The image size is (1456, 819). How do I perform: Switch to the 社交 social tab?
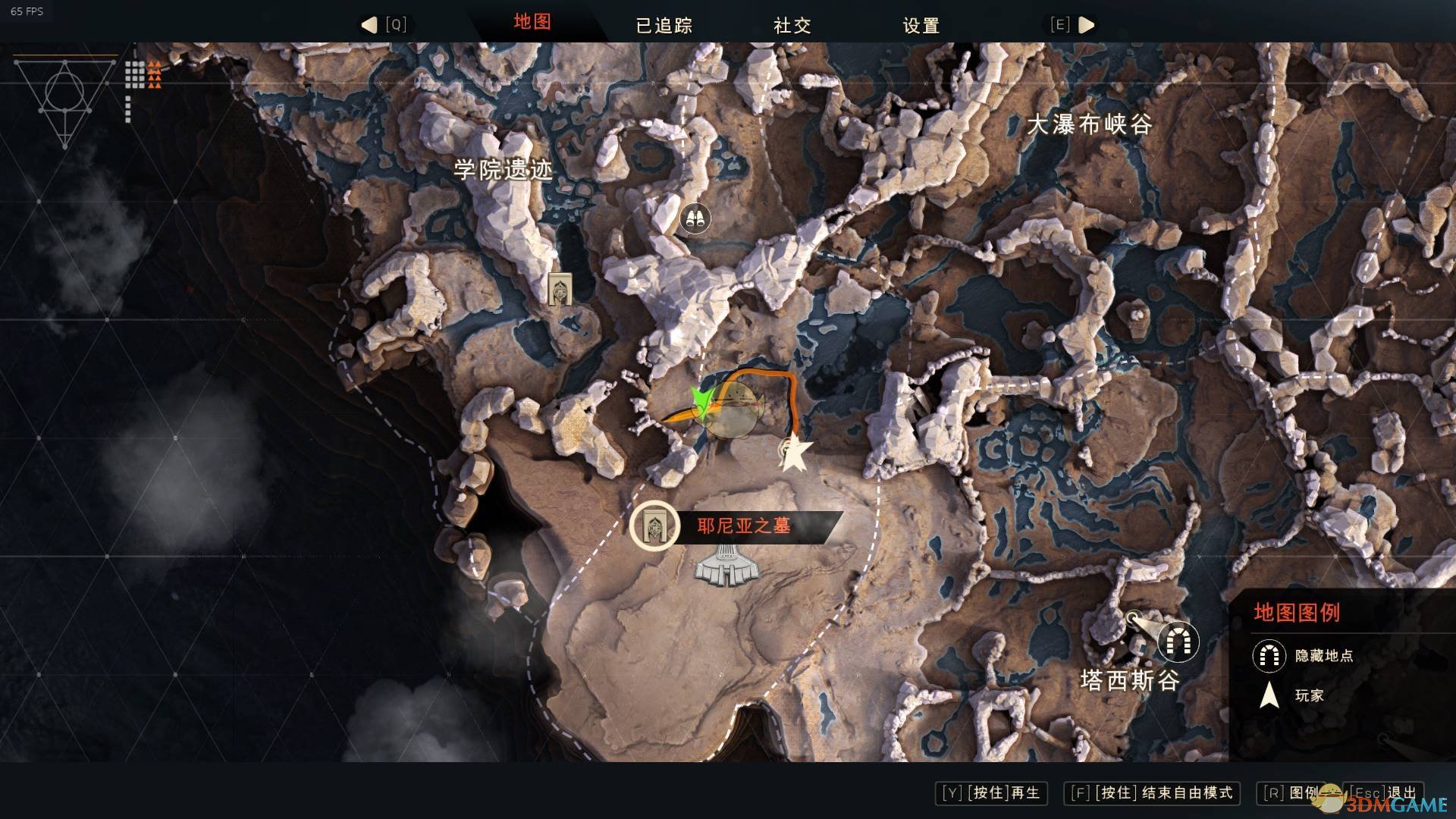[792, 26]
